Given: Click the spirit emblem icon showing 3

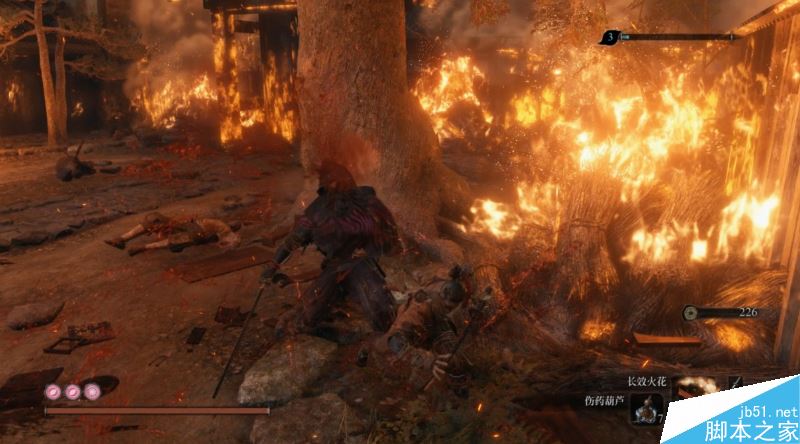Looking at the screenshot, I should [609, 38].
